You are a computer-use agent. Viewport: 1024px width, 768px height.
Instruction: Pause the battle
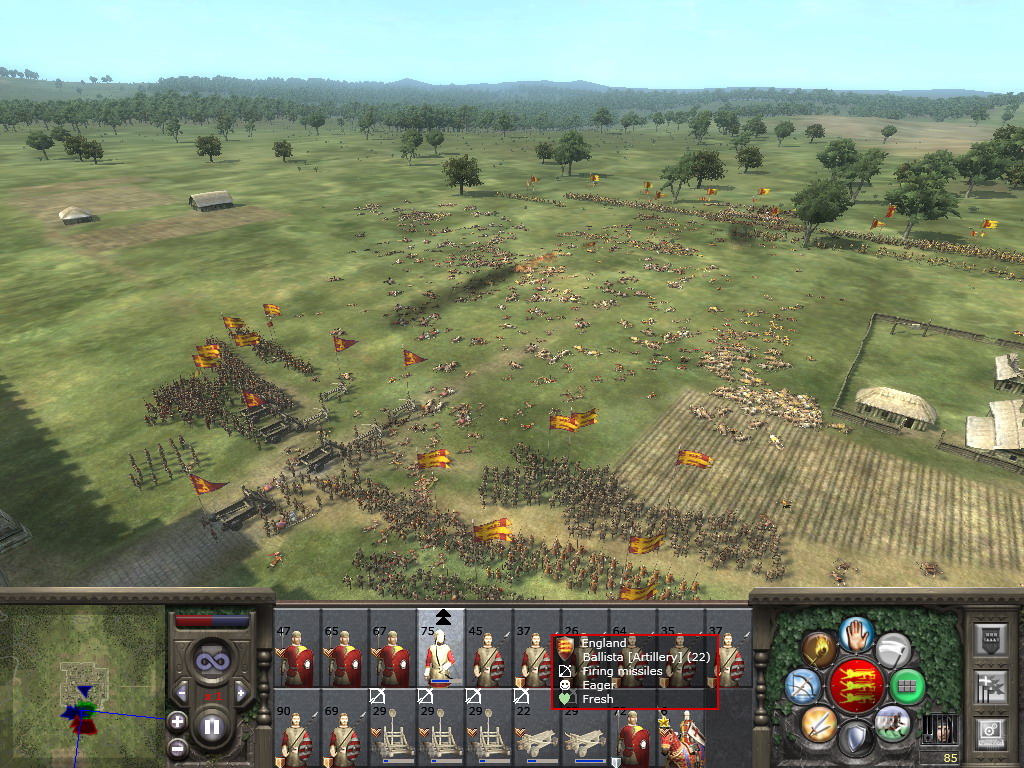tap(212, 726)
